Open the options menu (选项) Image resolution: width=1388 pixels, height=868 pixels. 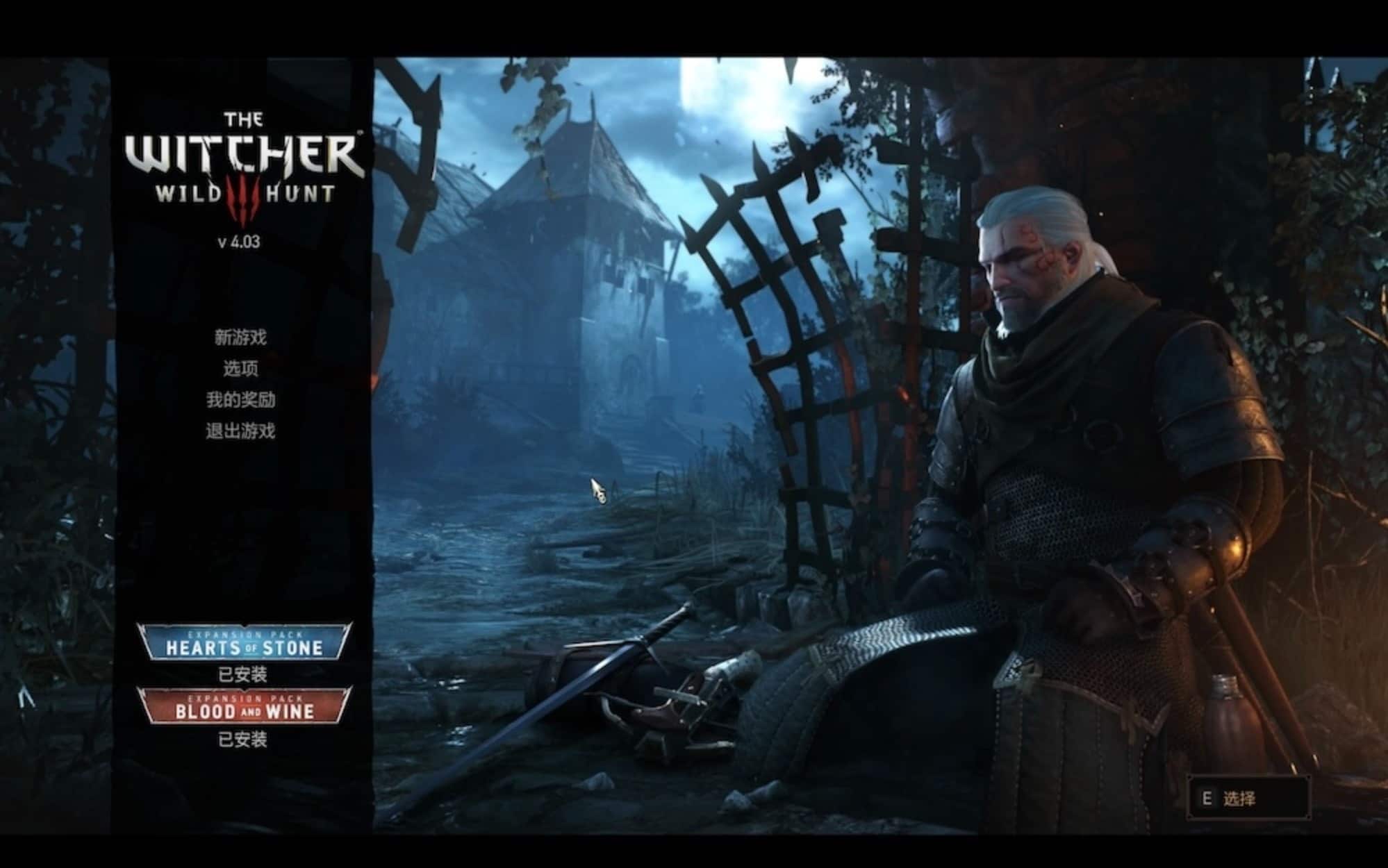coord(240,369)
